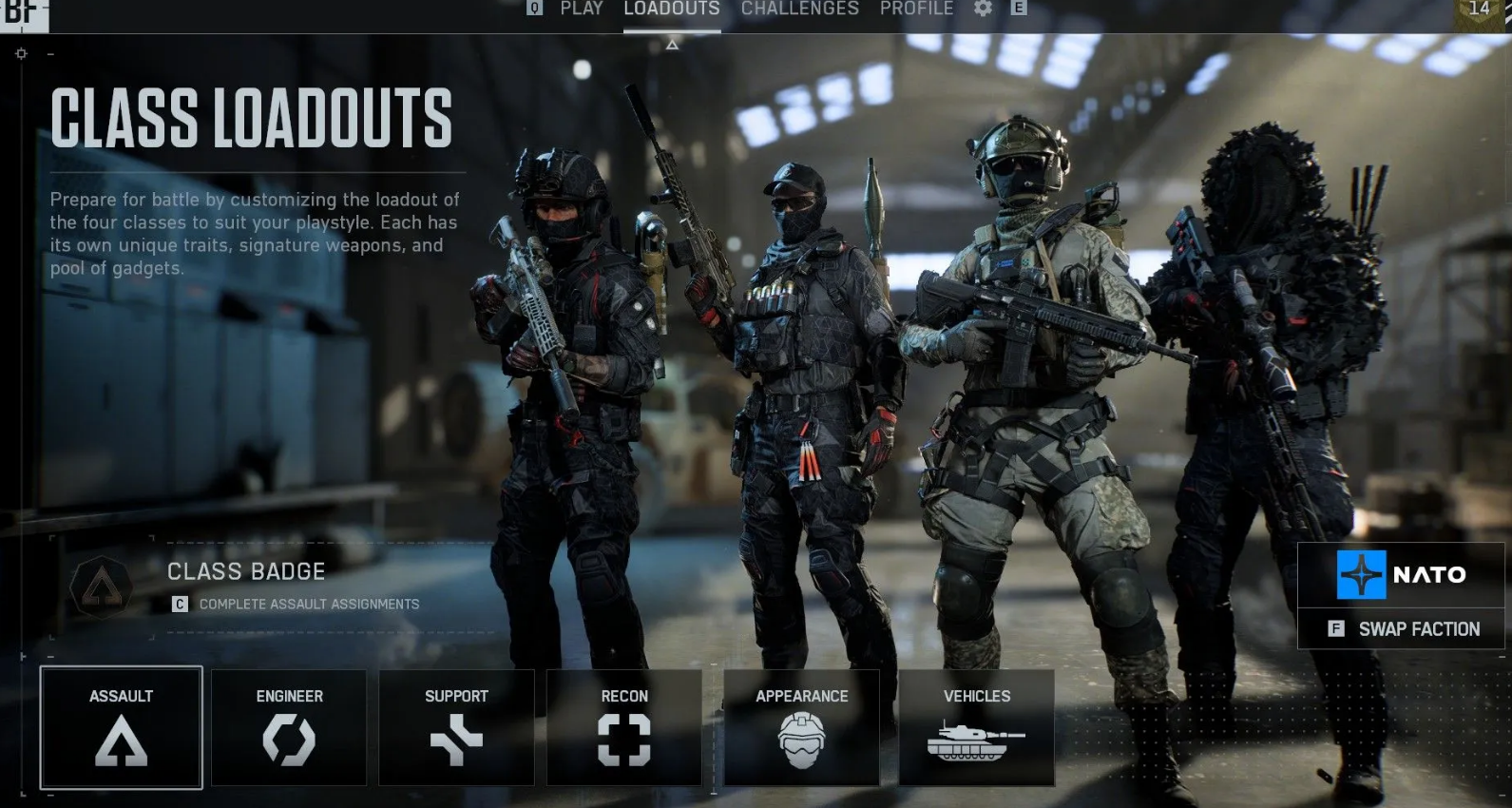Switch to the Play tab
This screenshot has height=808, width=1512.
pos(581,9)
